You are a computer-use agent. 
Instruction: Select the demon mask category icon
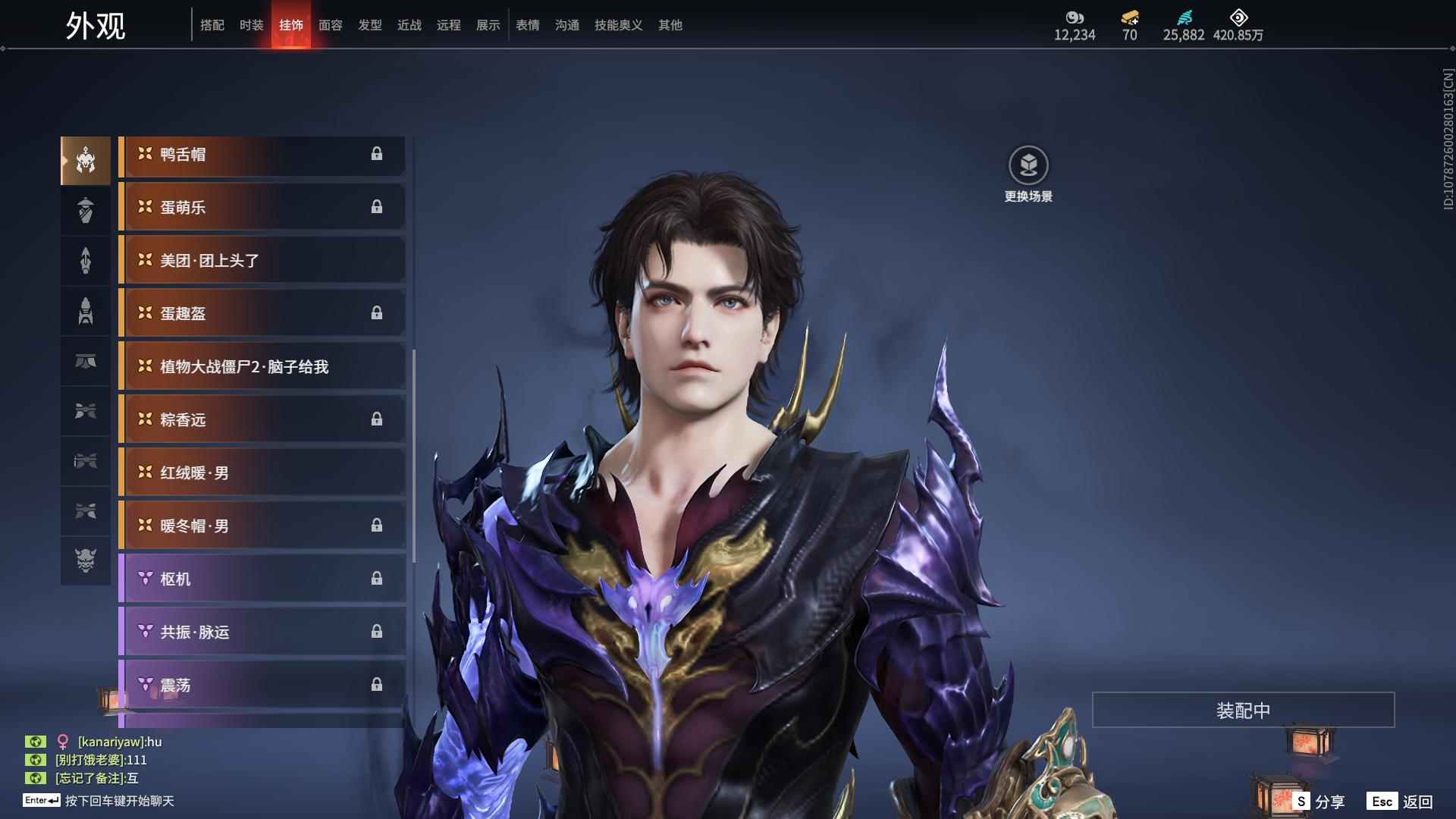click(x=86, y=560)
